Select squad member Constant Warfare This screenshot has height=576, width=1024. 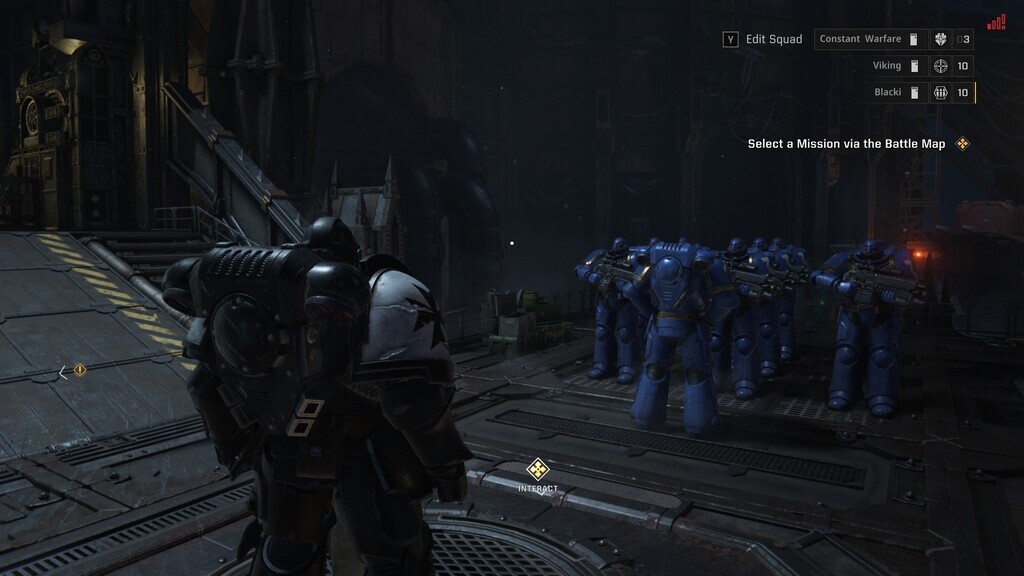pos(860,39)
